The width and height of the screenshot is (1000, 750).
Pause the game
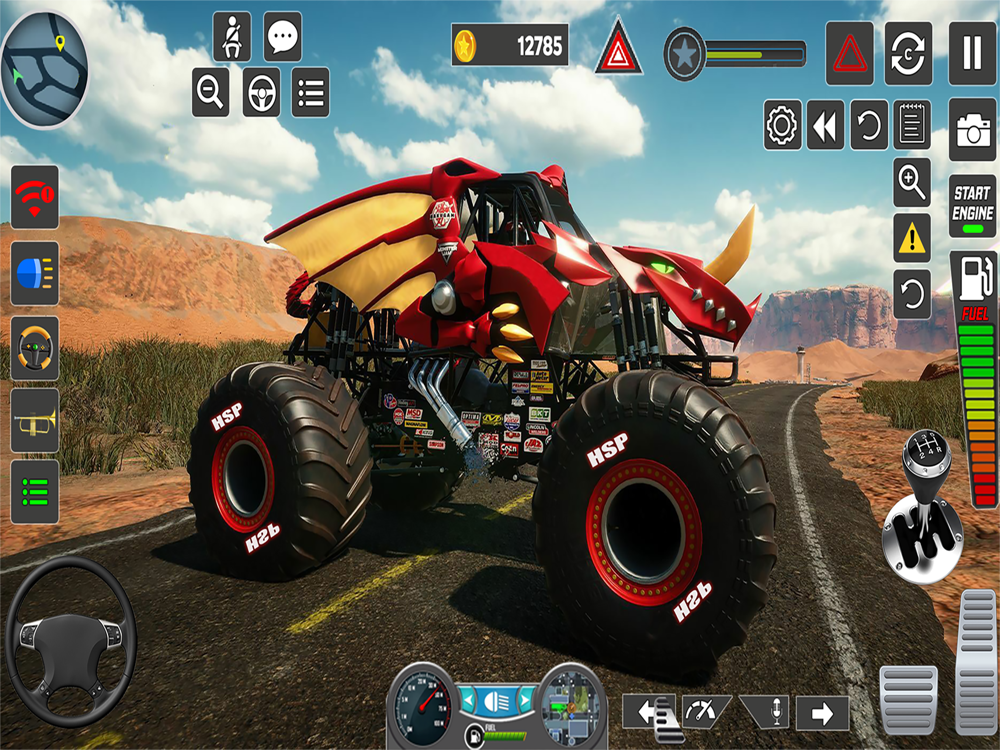(x=972, y=53)
